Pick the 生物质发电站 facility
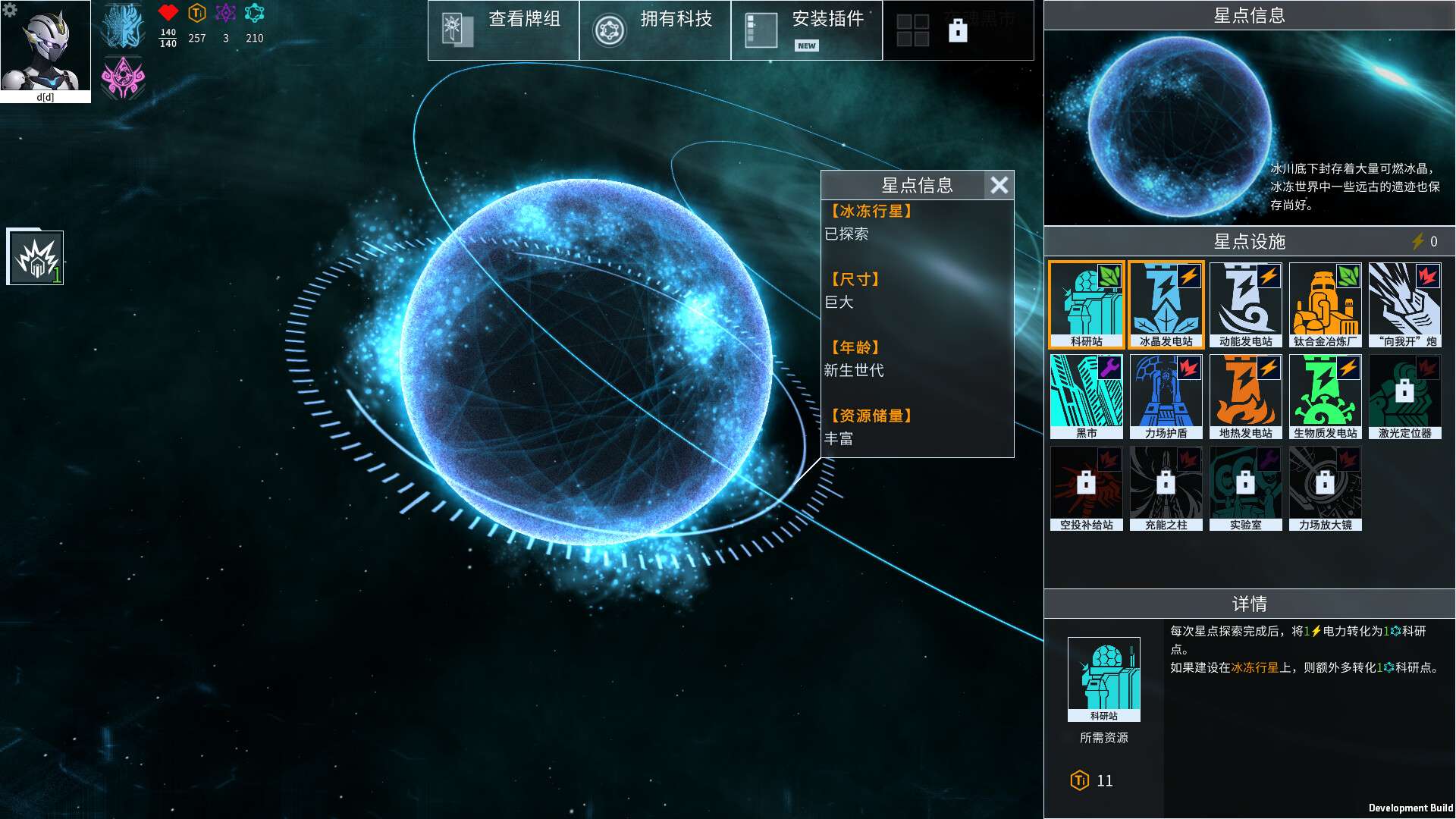 pos(1325,396)
